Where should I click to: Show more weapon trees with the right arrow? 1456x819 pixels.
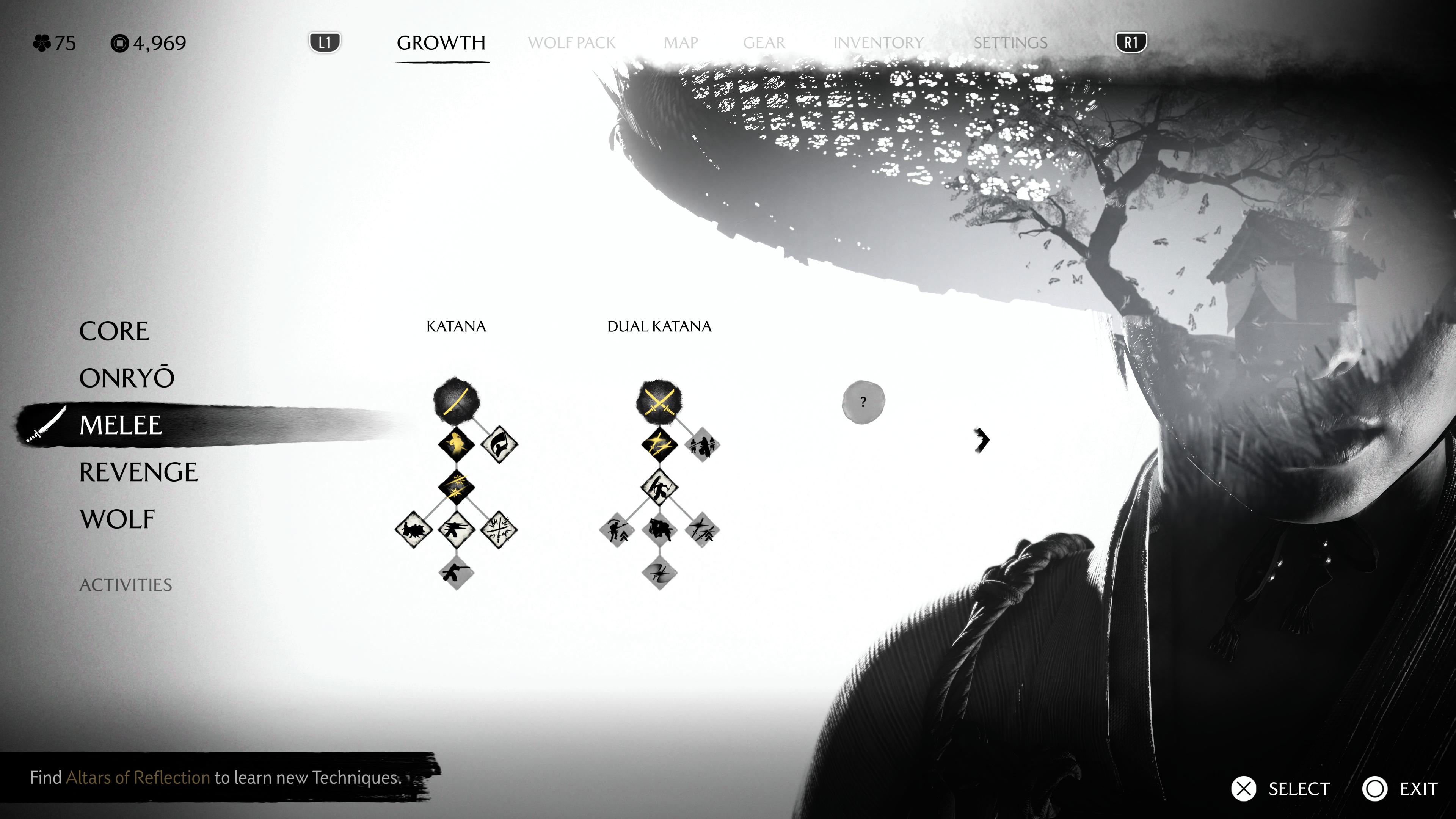point(982,440)
